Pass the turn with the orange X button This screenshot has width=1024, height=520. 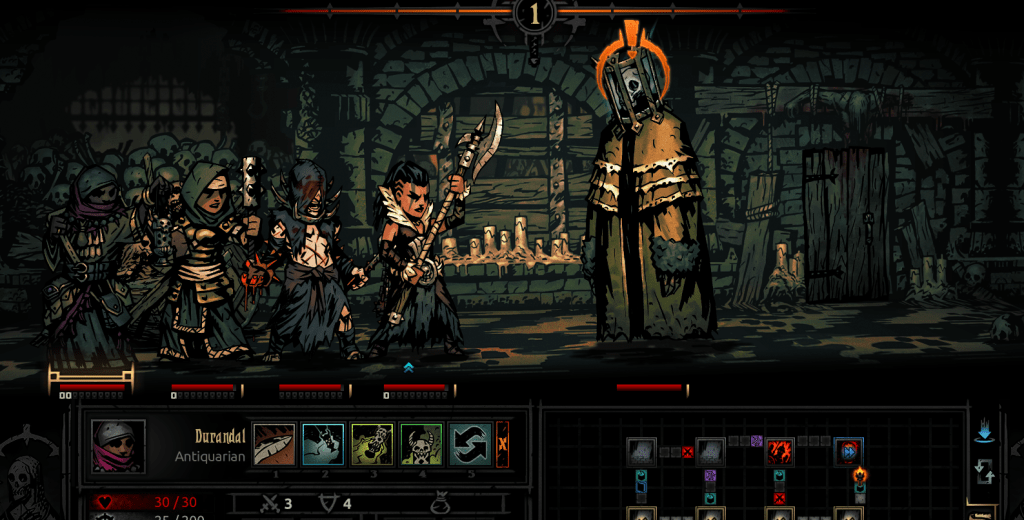503,445
